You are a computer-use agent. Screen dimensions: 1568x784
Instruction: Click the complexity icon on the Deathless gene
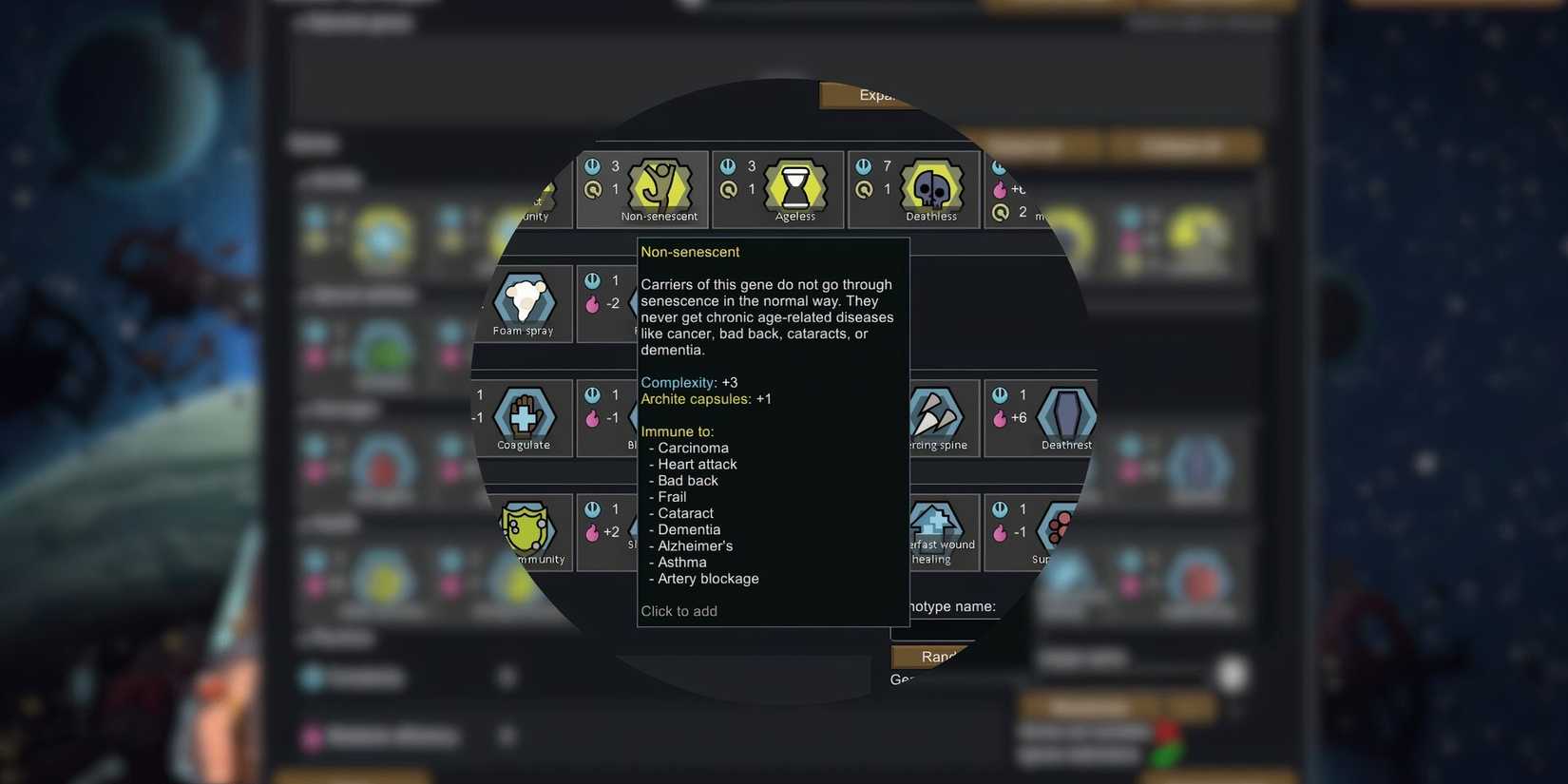[x=864, y=165]
